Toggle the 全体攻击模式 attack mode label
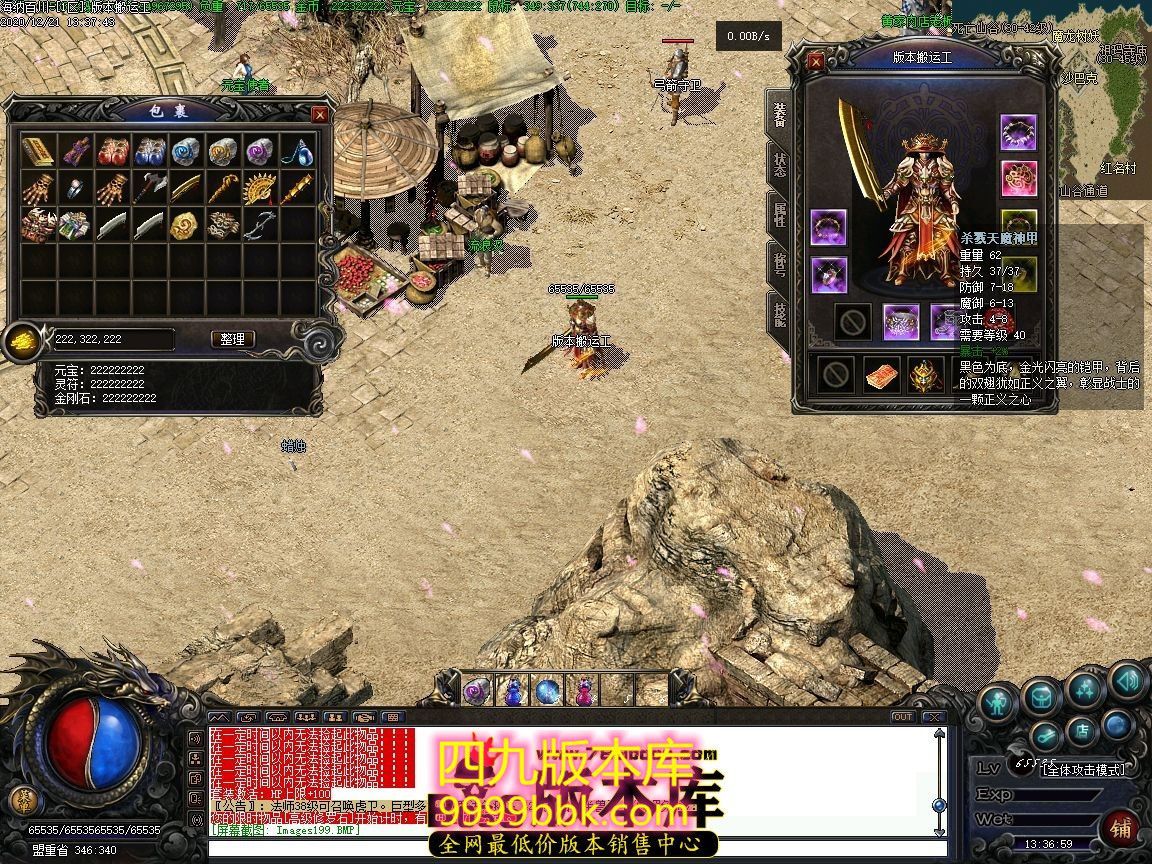Viewport: 1152px width, 864px height. (1083, 769)
